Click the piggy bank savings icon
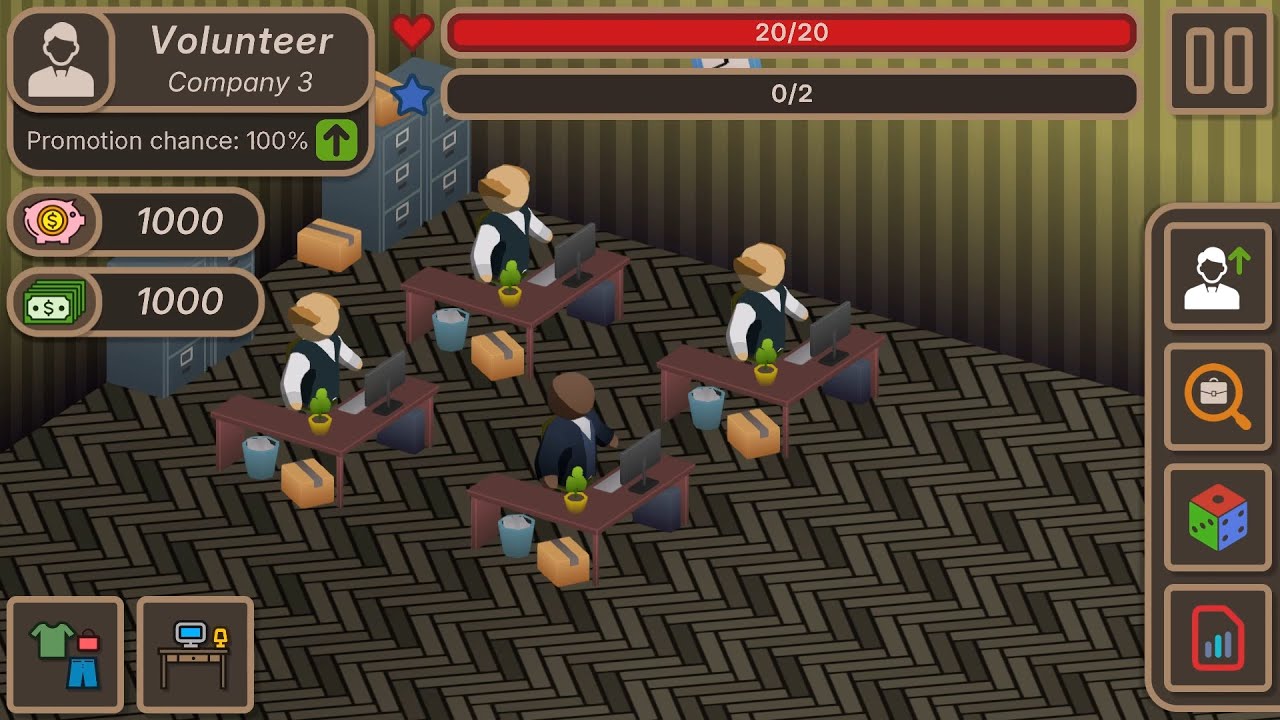 tap(52, 222)
